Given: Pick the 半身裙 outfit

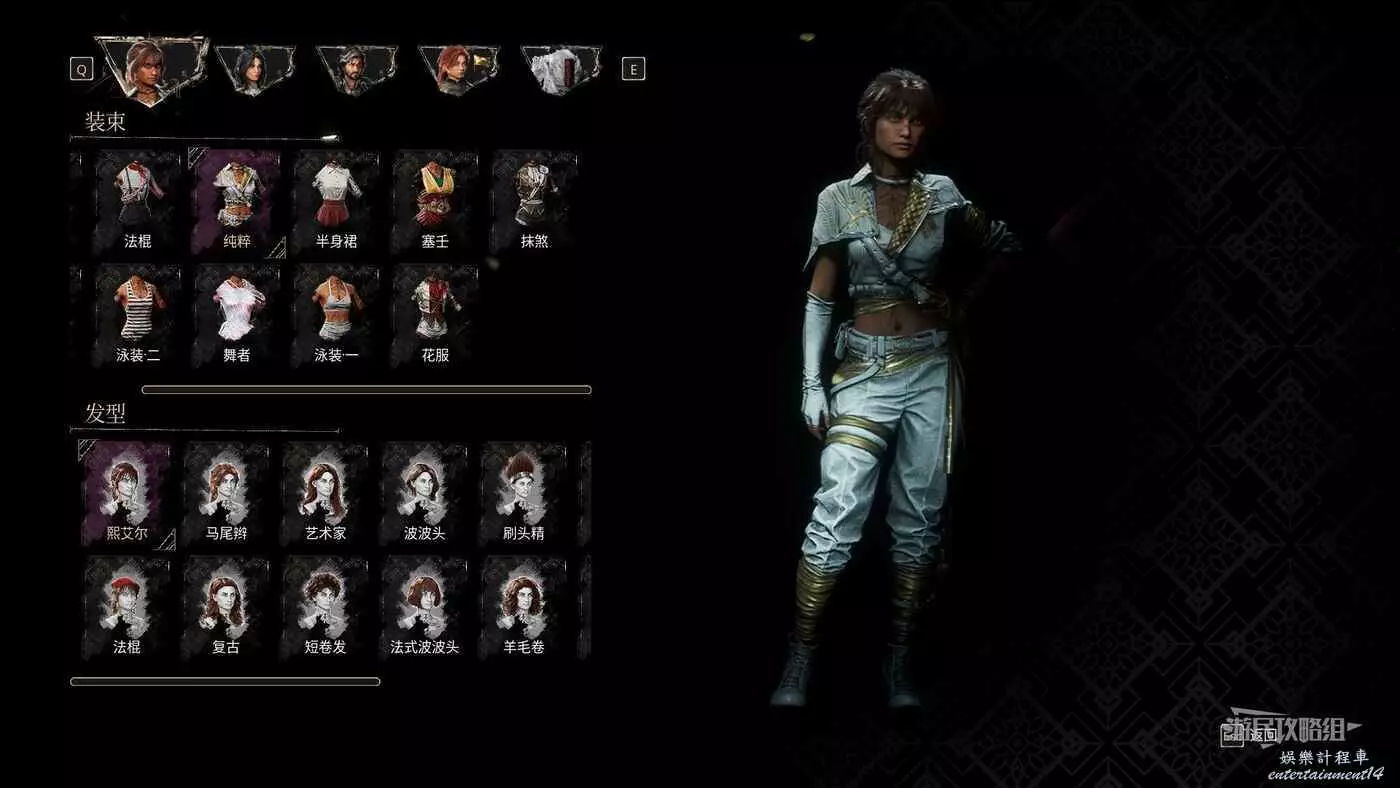Looking at the screenshot, I should (336, 201).
